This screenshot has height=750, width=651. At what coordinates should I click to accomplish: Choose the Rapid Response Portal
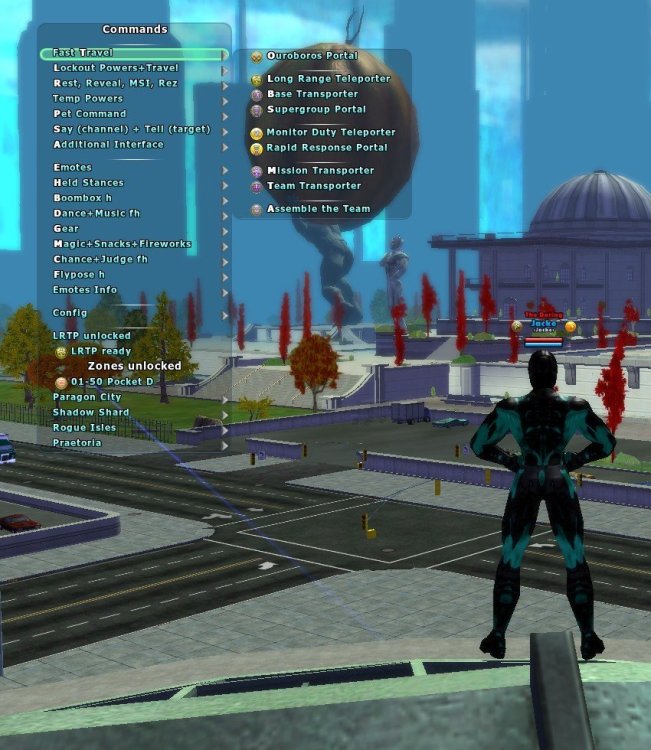[x=326, y=147]
